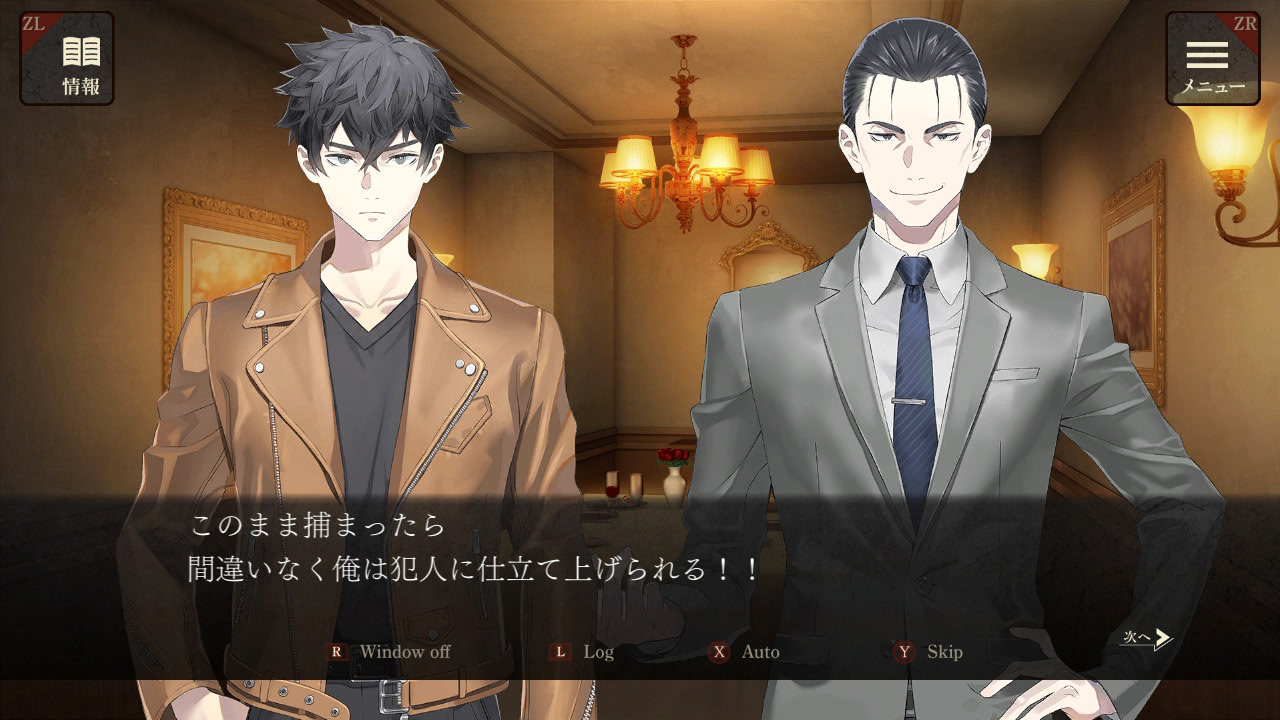Click the red Y Skip button circle
This screenshot has width=1280, height=720.
pos(904,651)
